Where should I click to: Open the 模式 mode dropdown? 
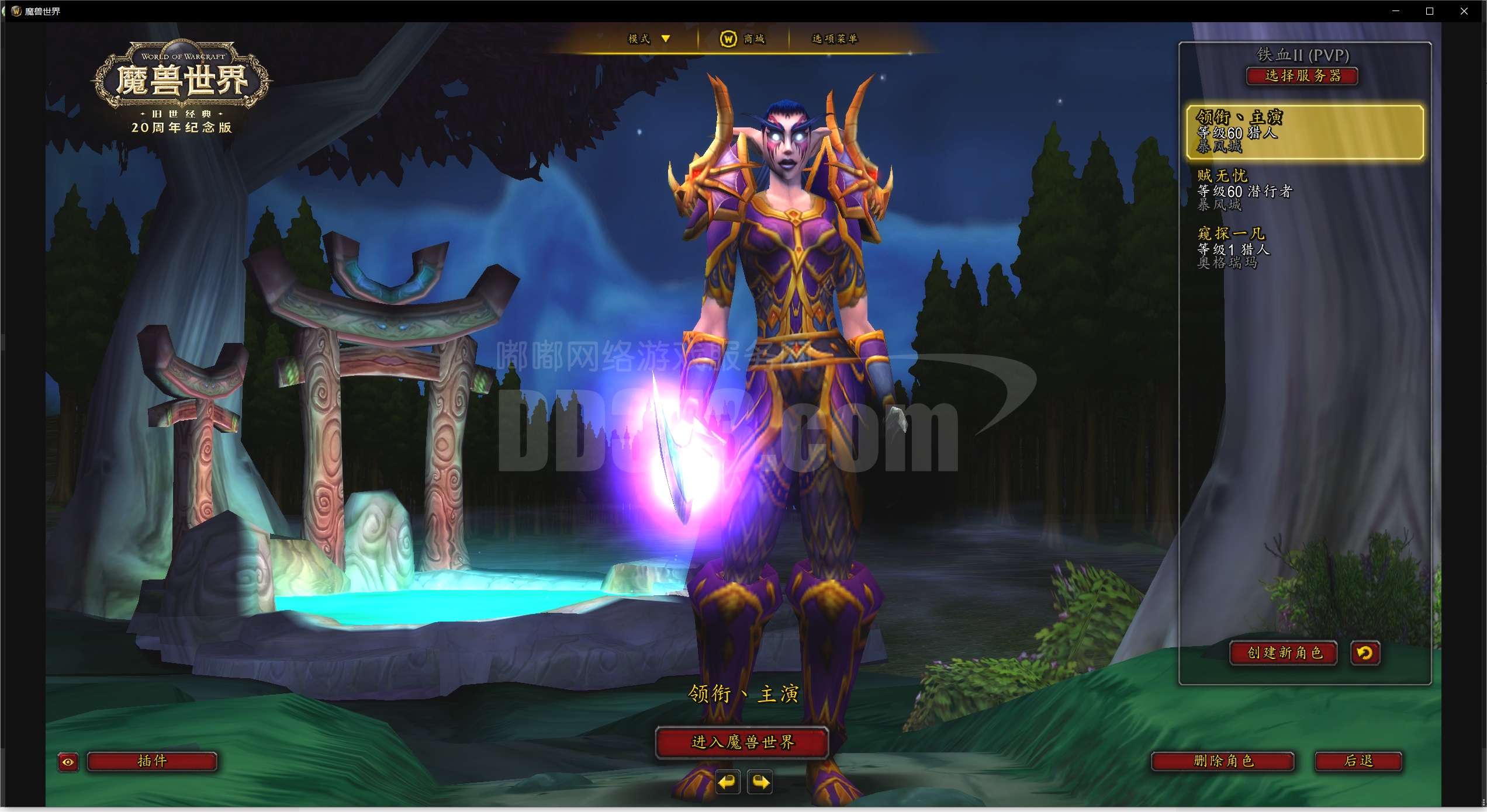(x=648, y=39)
